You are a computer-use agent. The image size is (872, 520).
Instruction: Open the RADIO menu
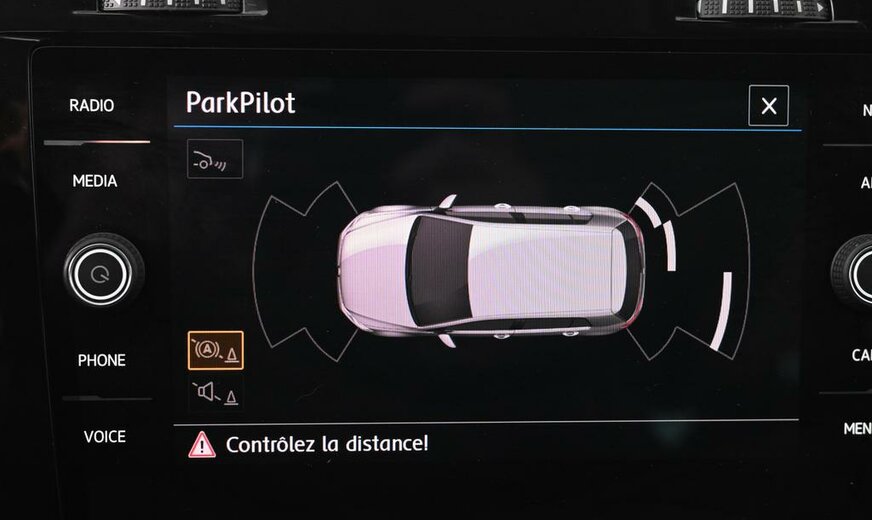coord(91,105)
